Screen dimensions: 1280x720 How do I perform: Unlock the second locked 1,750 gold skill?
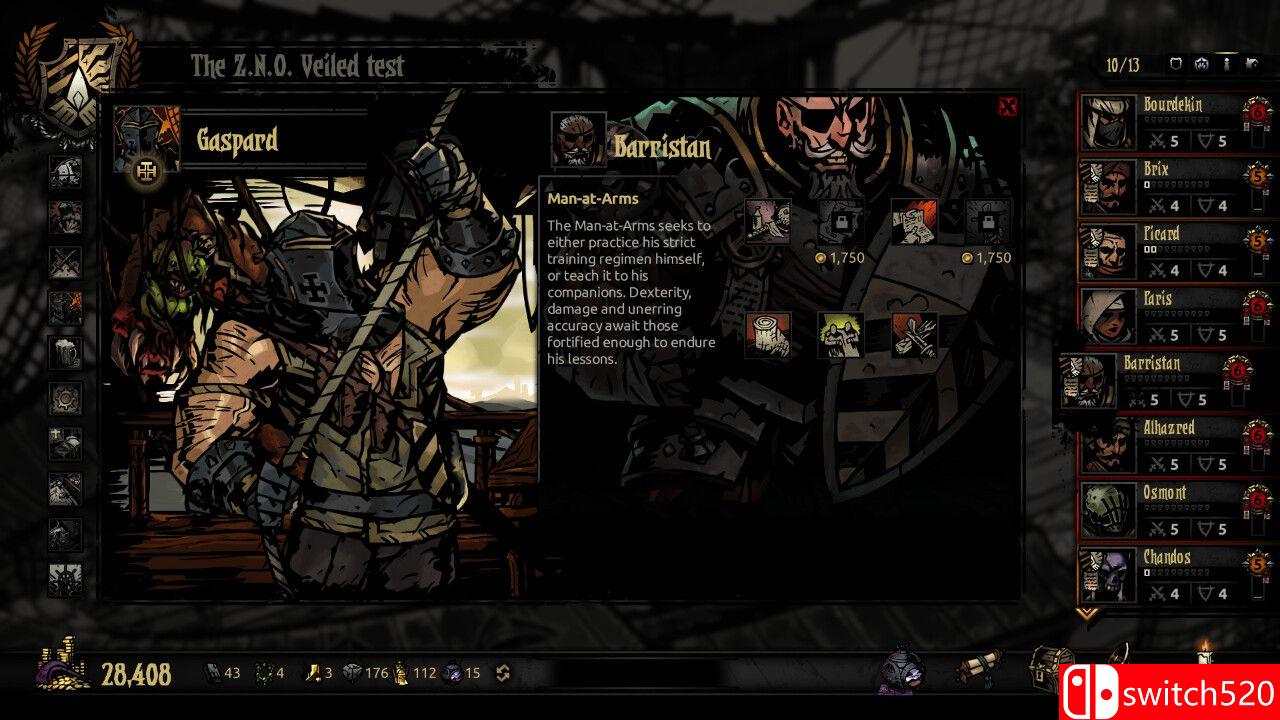pyautogui.click(x=988, y=222)
